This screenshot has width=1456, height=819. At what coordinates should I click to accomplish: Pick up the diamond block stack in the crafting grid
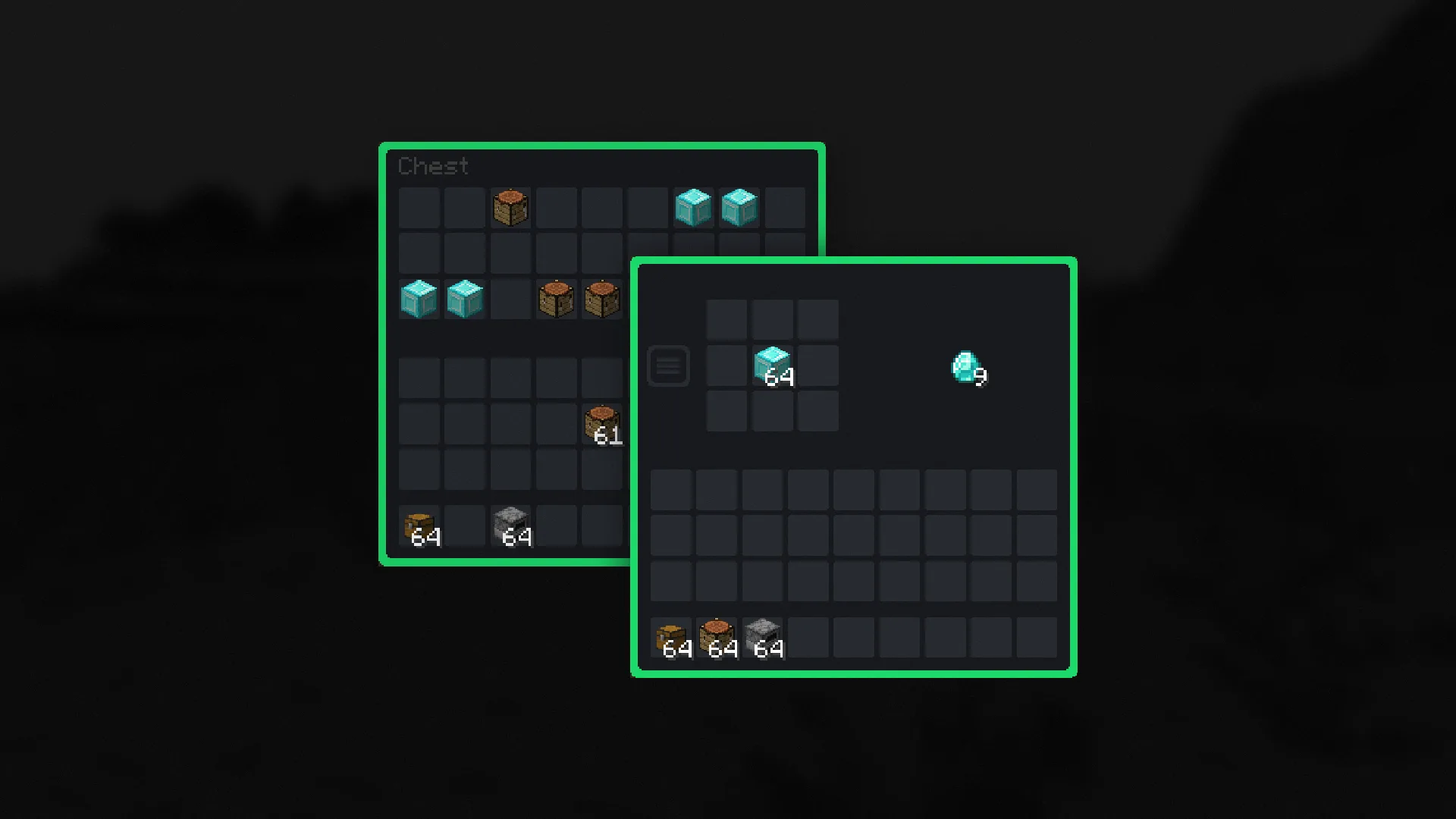point(772,366)
